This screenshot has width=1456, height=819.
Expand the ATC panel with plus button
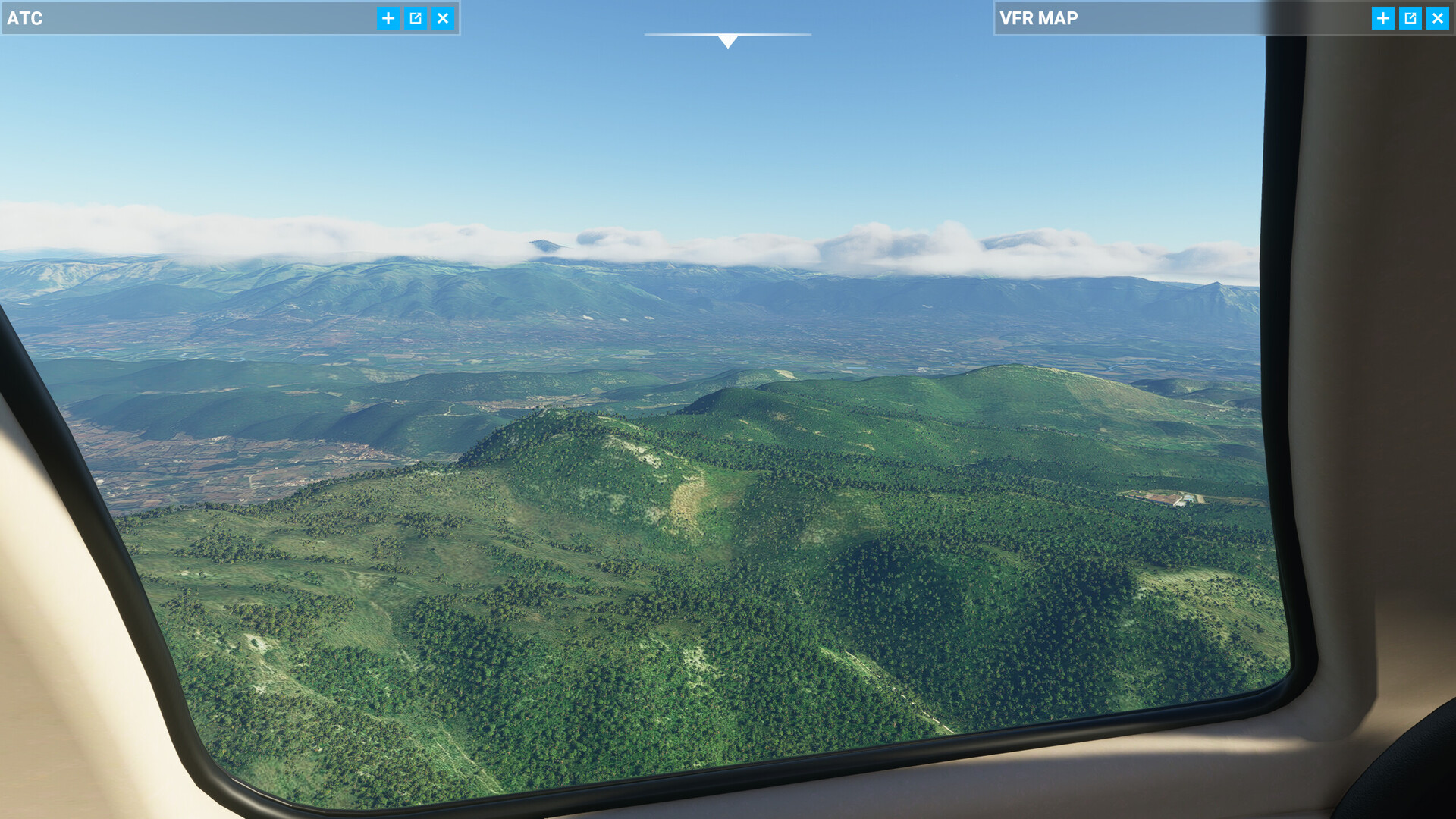[x=388, y=18]
